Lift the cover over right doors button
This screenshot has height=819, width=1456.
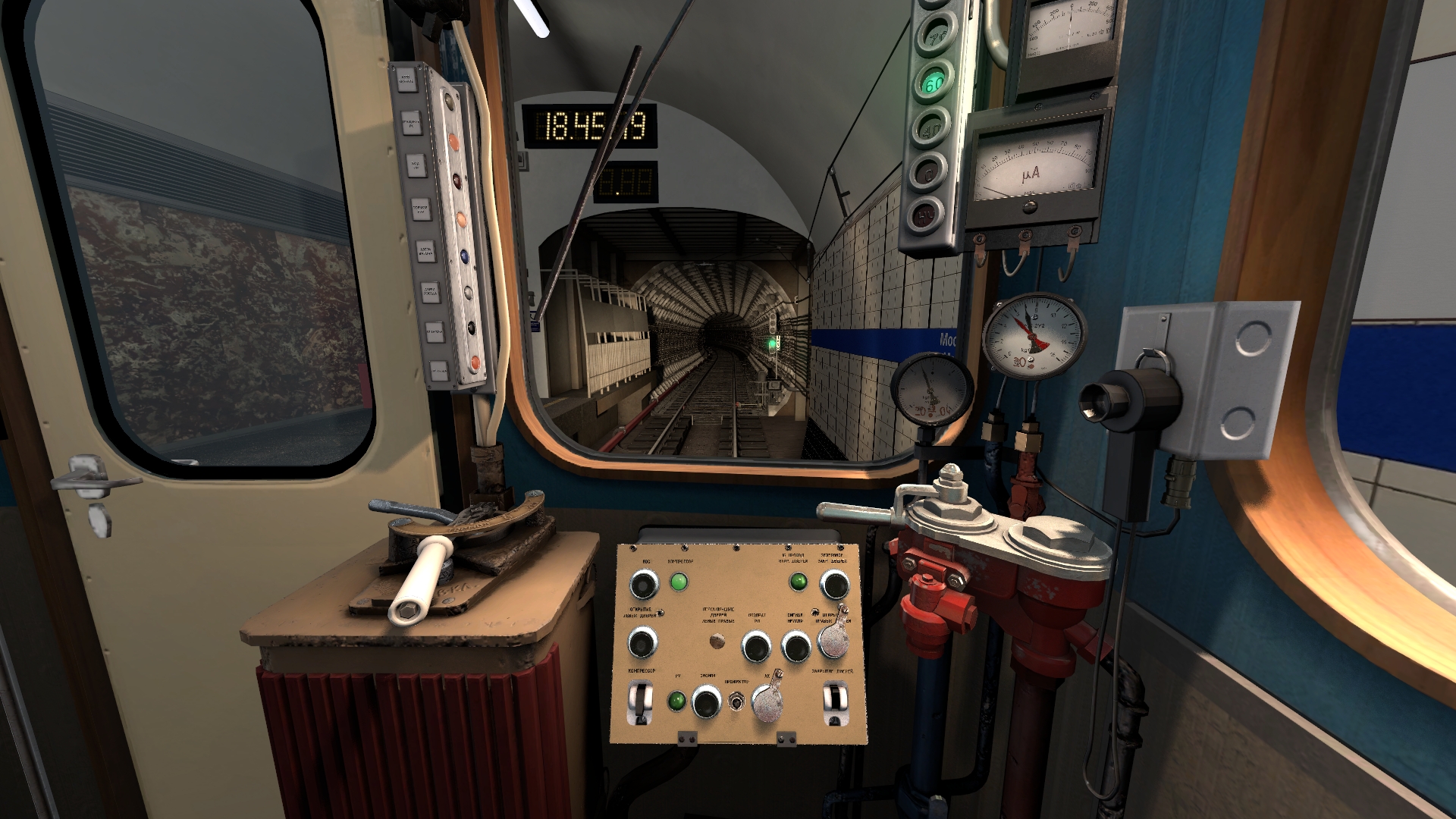(833, 641)
